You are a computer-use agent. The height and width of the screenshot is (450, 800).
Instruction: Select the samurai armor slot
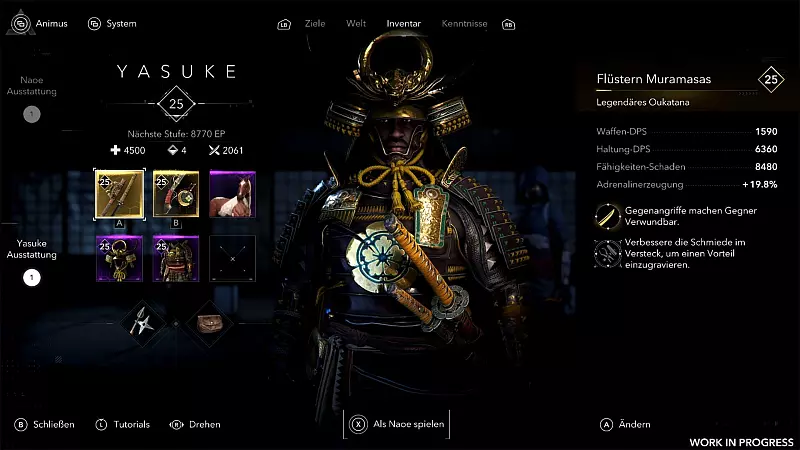click(x=176, y=259)
